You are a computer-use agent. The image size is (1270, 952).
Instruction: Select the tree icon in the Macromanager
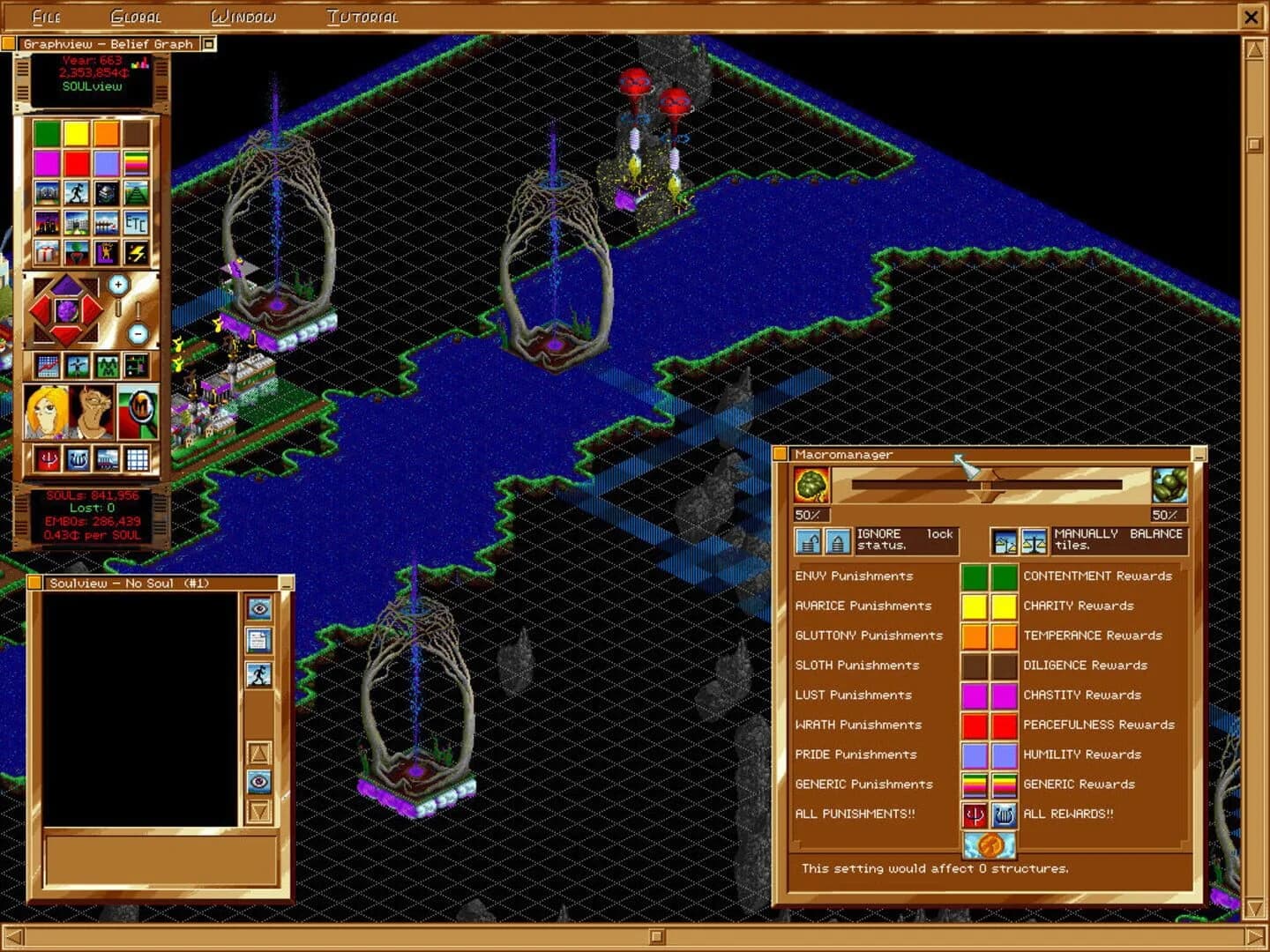(811, 486)
